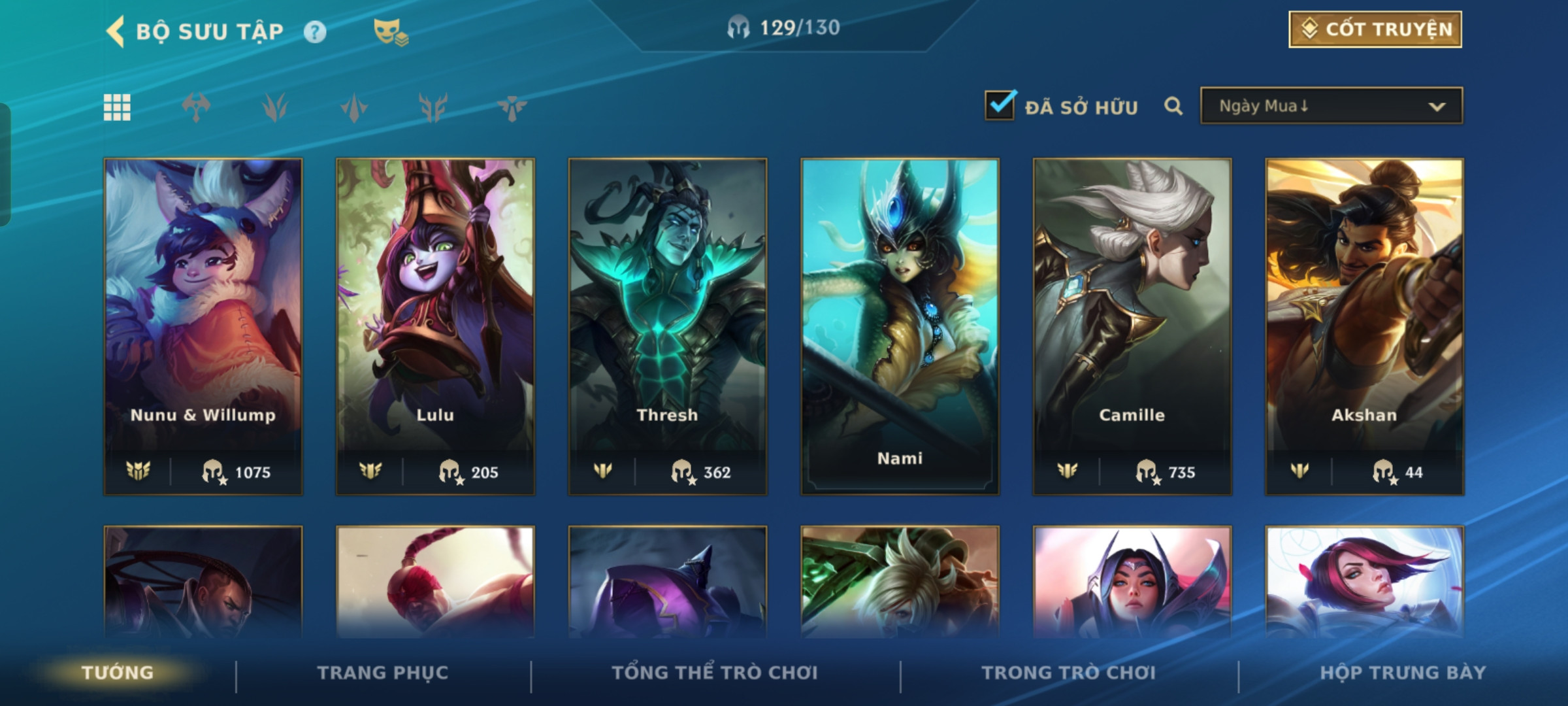Viewport: 1568px width, 706px height.
Task: Open the champion search magnifier
Action: 1173,106
